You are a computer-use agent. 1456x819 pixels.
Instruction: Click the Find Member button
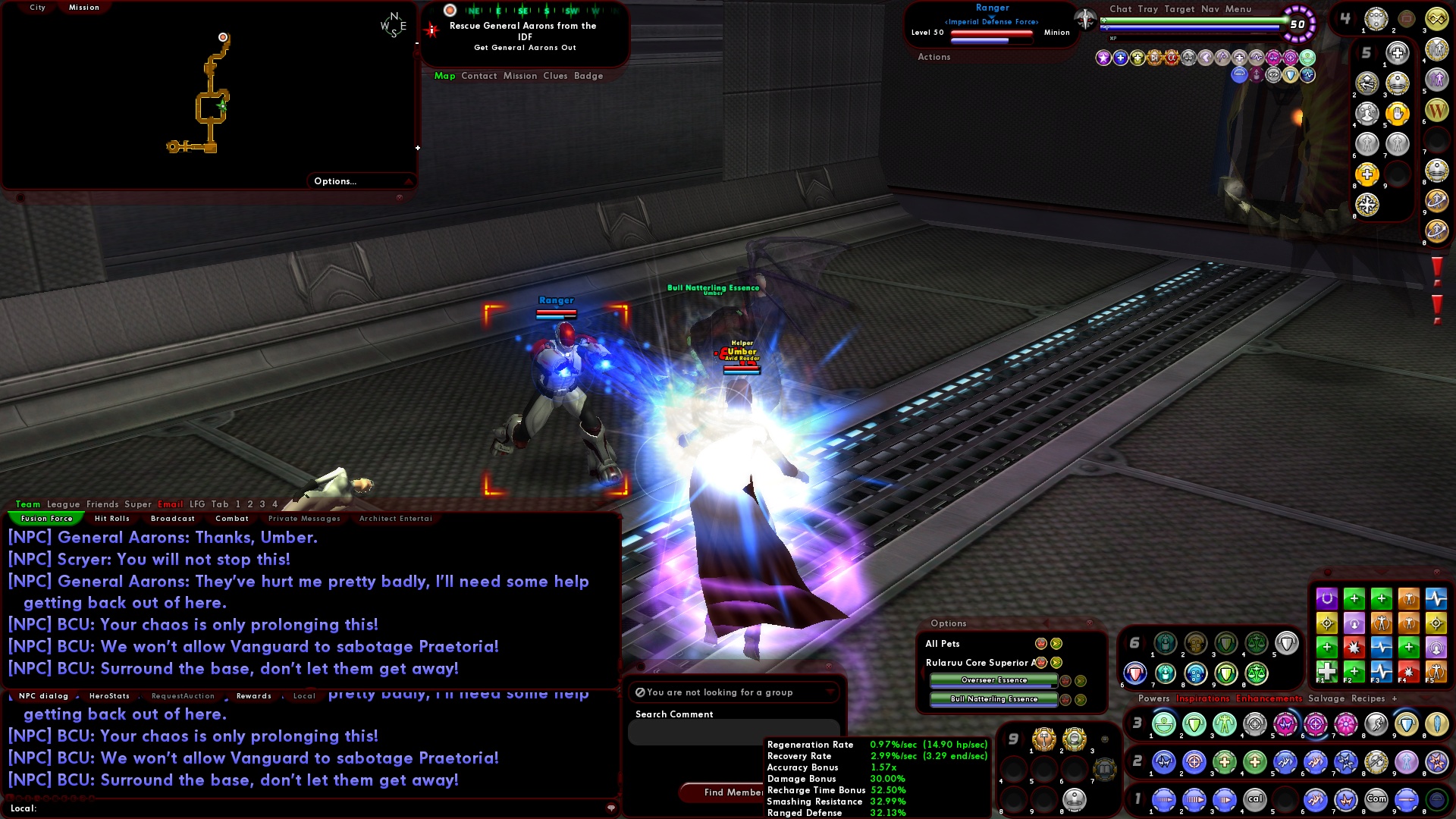click(730, 792)
